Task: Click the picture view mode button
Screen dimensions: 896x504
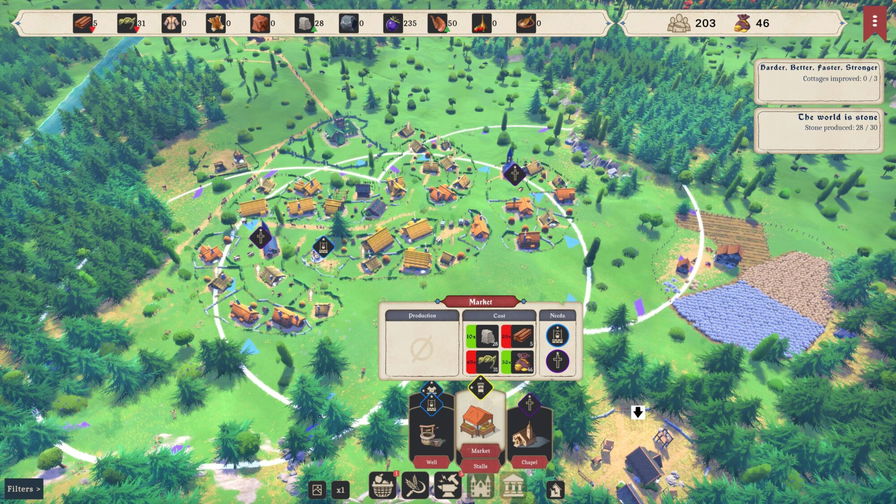Action: coord(317,490)
